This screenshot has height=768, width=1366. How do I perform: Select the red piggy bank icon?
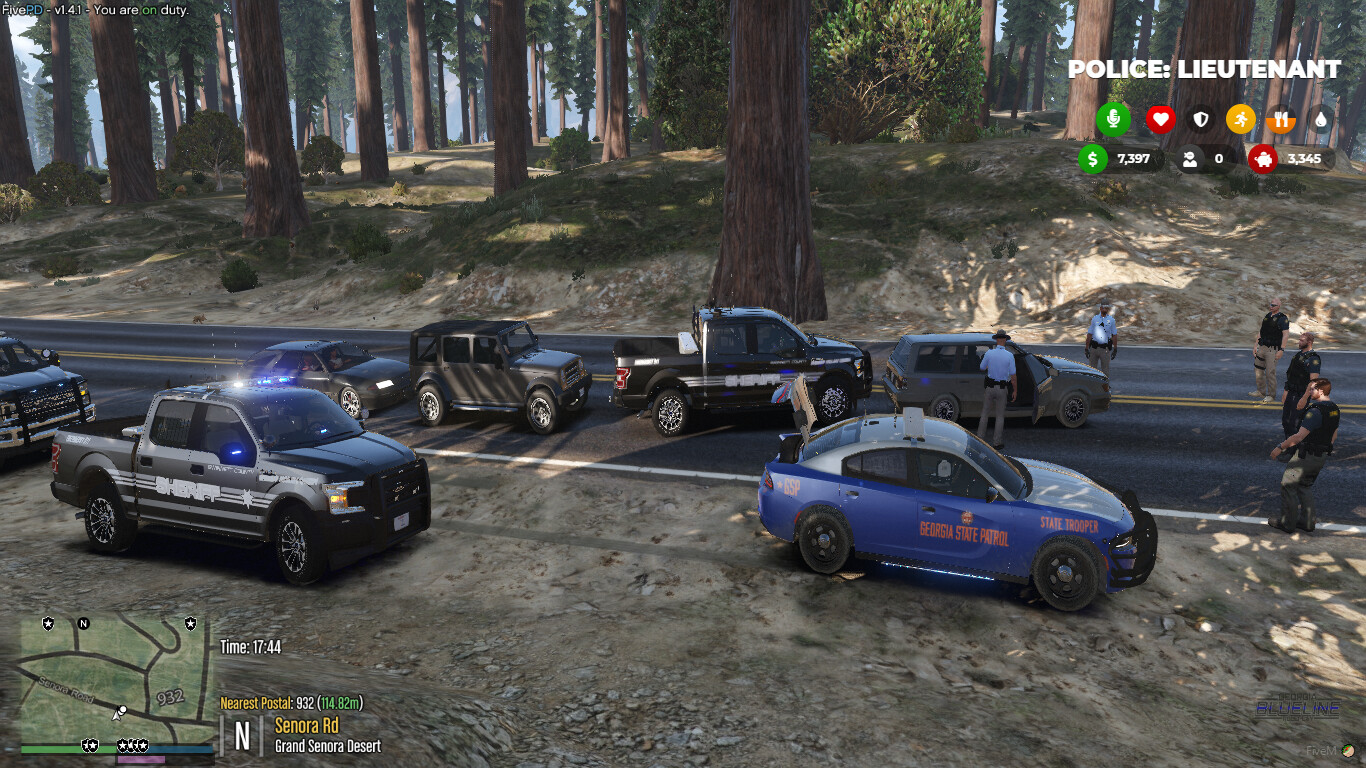coord(1262,159)
